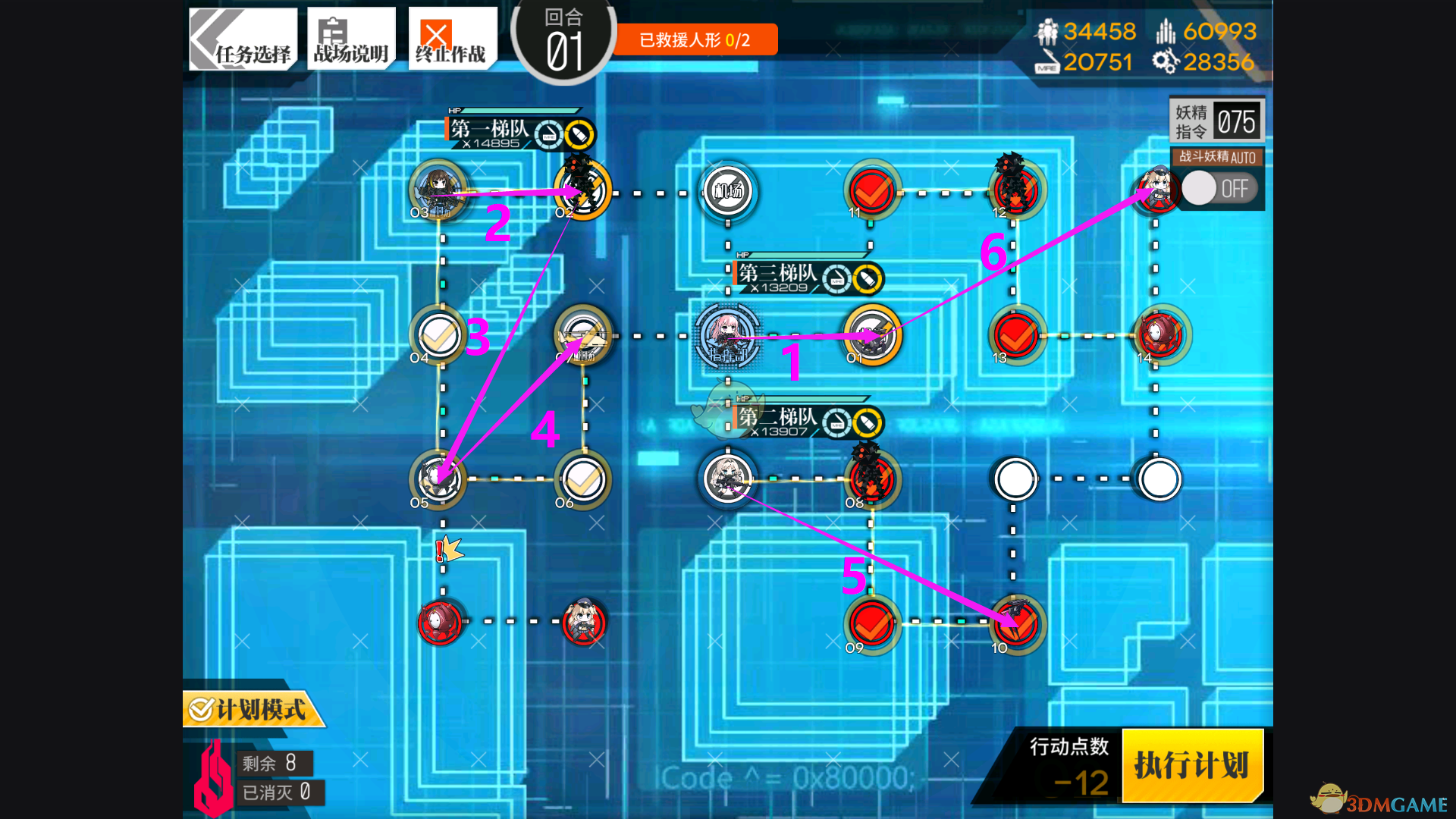
Task: Select red enemy node 10
Action: (1016, 623)
